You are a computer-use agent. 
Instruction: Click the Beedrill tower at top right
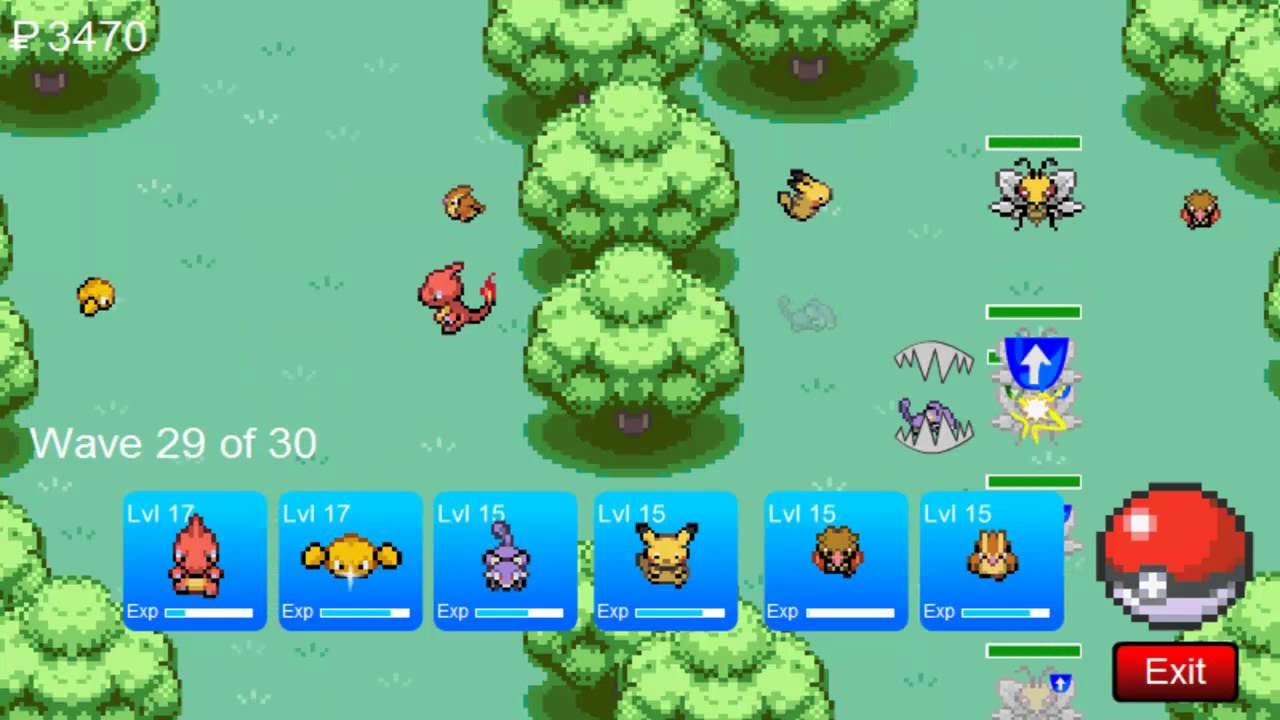(x=1034, y=196)
